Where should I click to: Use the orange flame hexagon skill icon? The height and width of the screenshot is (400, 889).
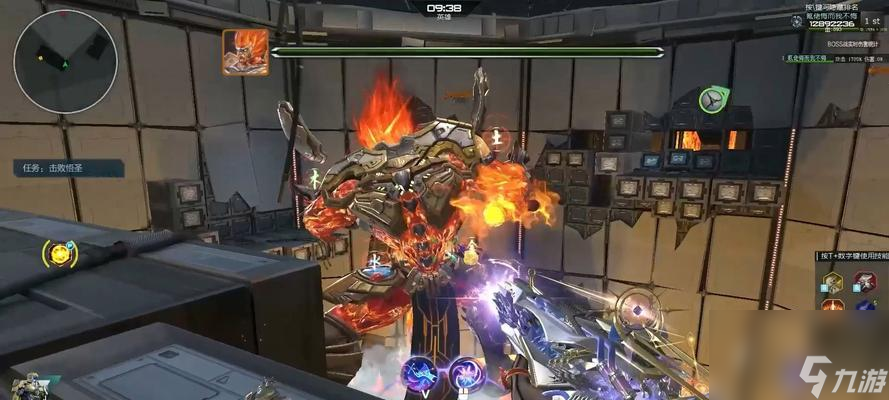(834, 305)
